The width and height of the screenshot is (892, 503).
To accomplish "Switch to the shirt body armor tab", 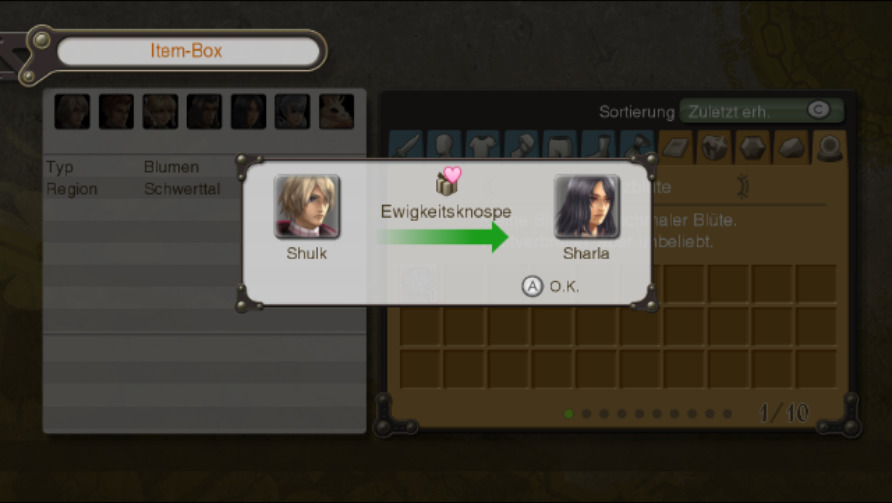I will click(482, 147).
